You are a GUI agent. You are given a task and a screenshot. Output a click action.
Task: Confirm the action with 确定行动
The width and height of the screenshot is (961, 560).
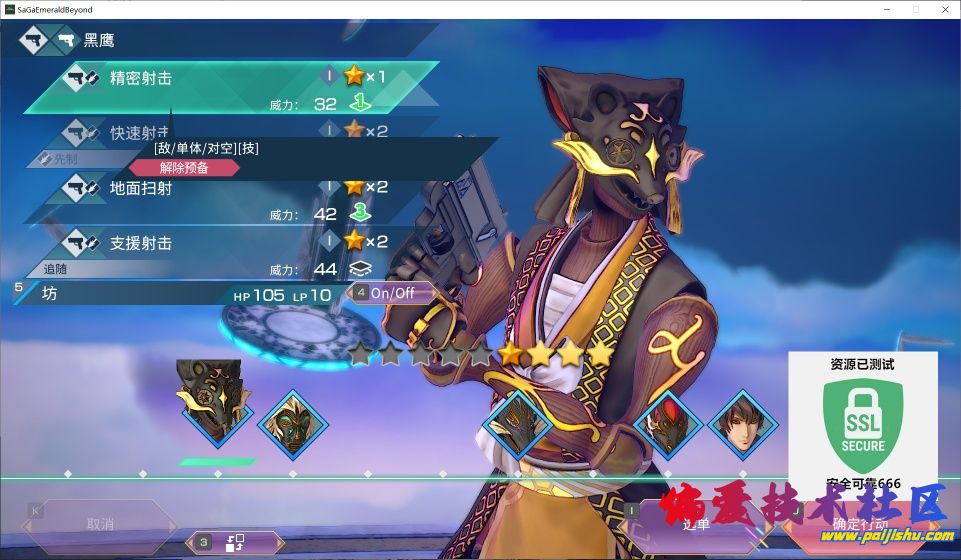coord(860,524)
